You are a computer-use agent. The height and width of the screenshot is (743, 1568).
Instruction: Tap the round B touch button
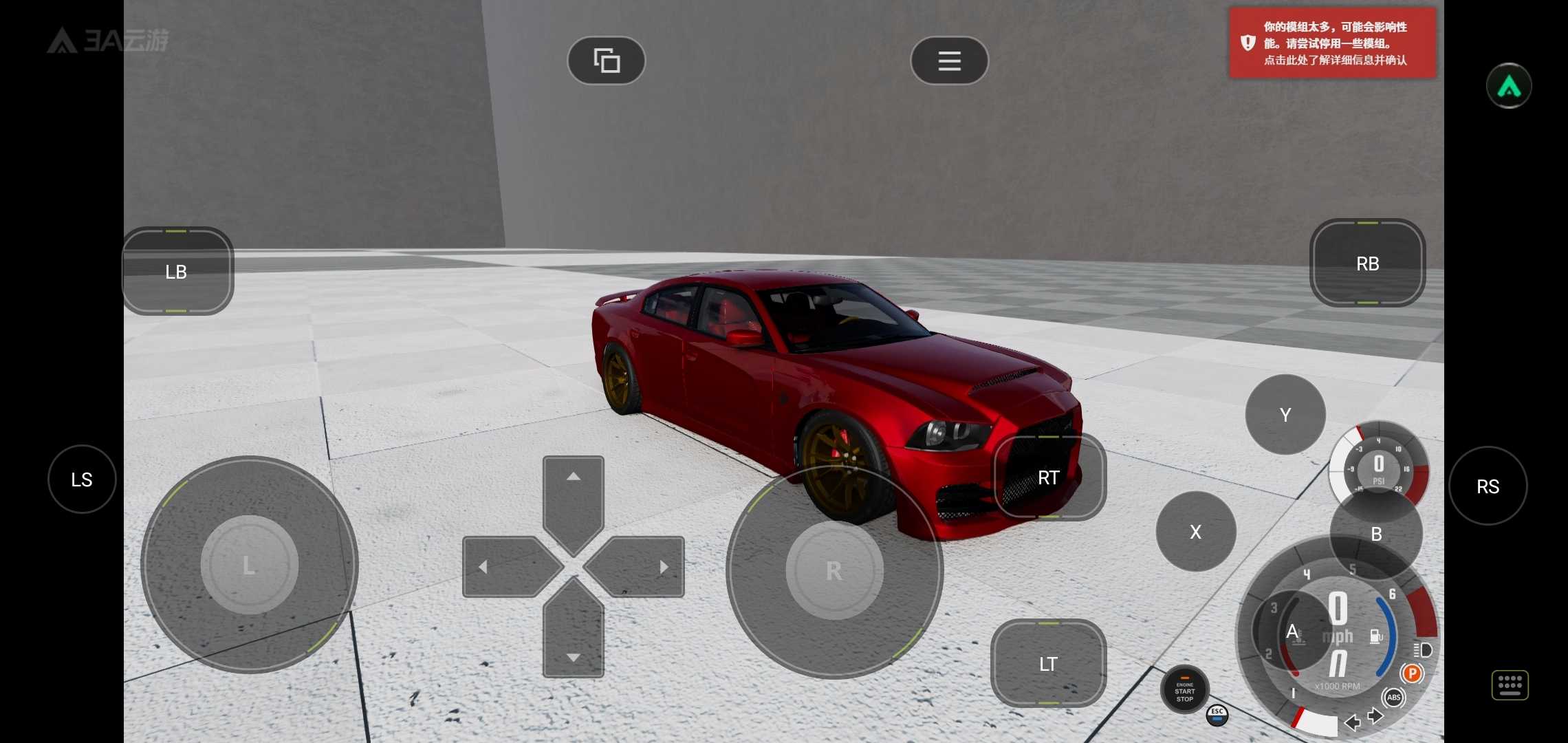coord(1376,534)
